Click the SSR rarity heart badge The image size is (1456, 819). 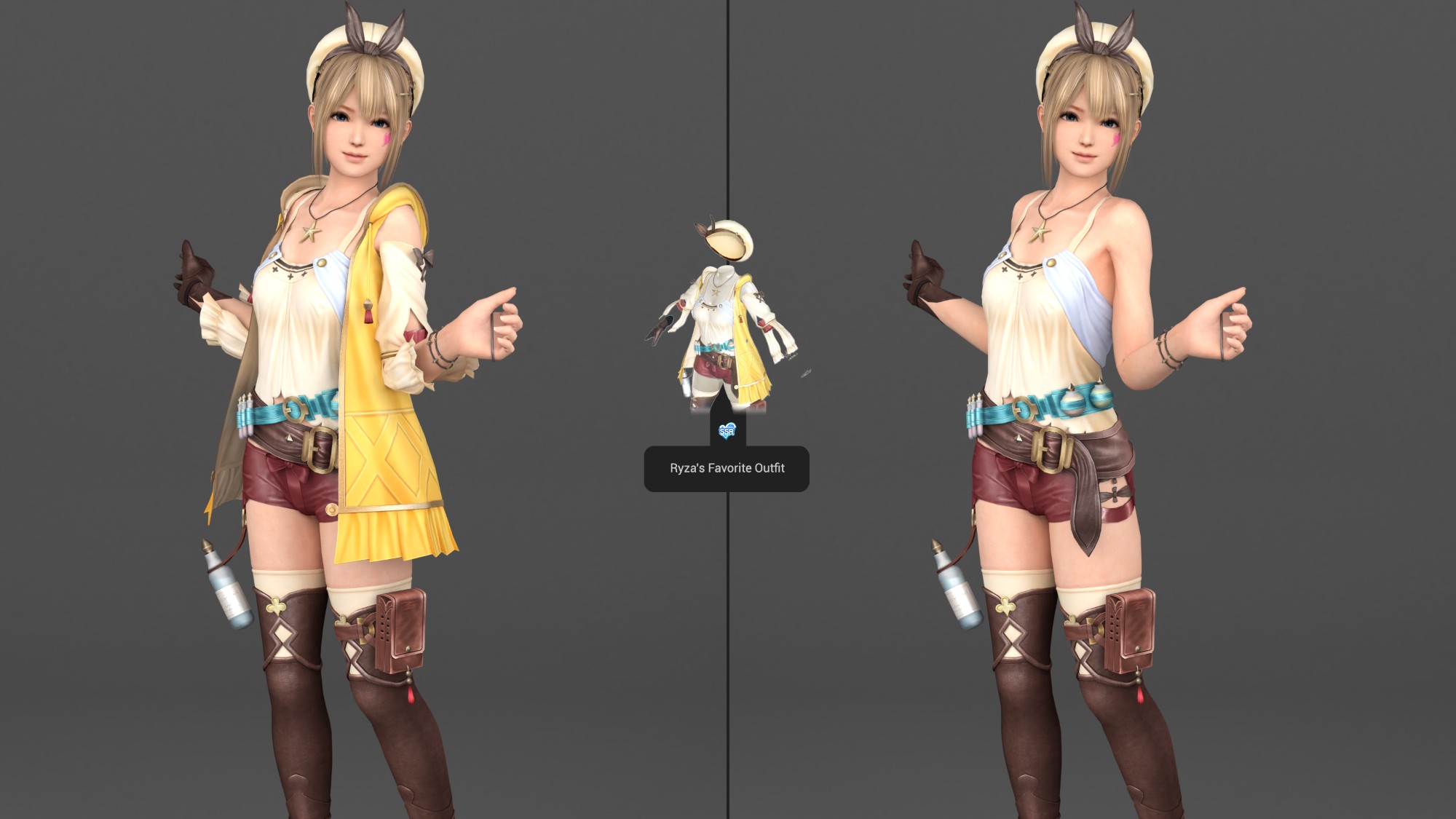click(727, 432)
